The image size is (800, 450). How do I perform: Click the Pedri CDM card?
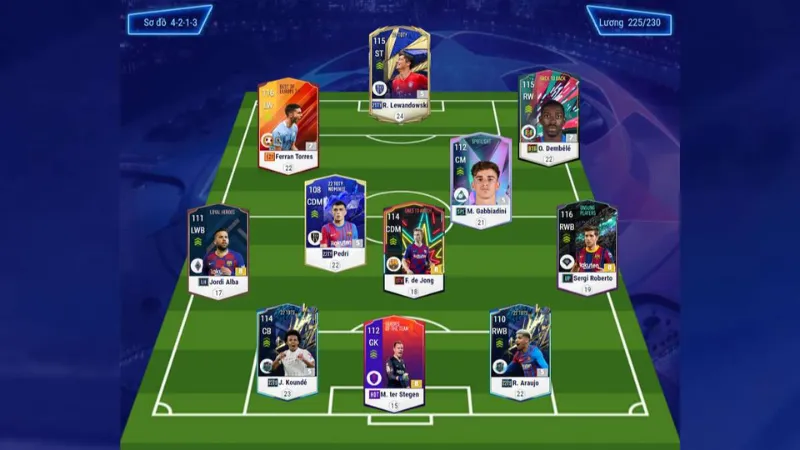coord(335,219)
